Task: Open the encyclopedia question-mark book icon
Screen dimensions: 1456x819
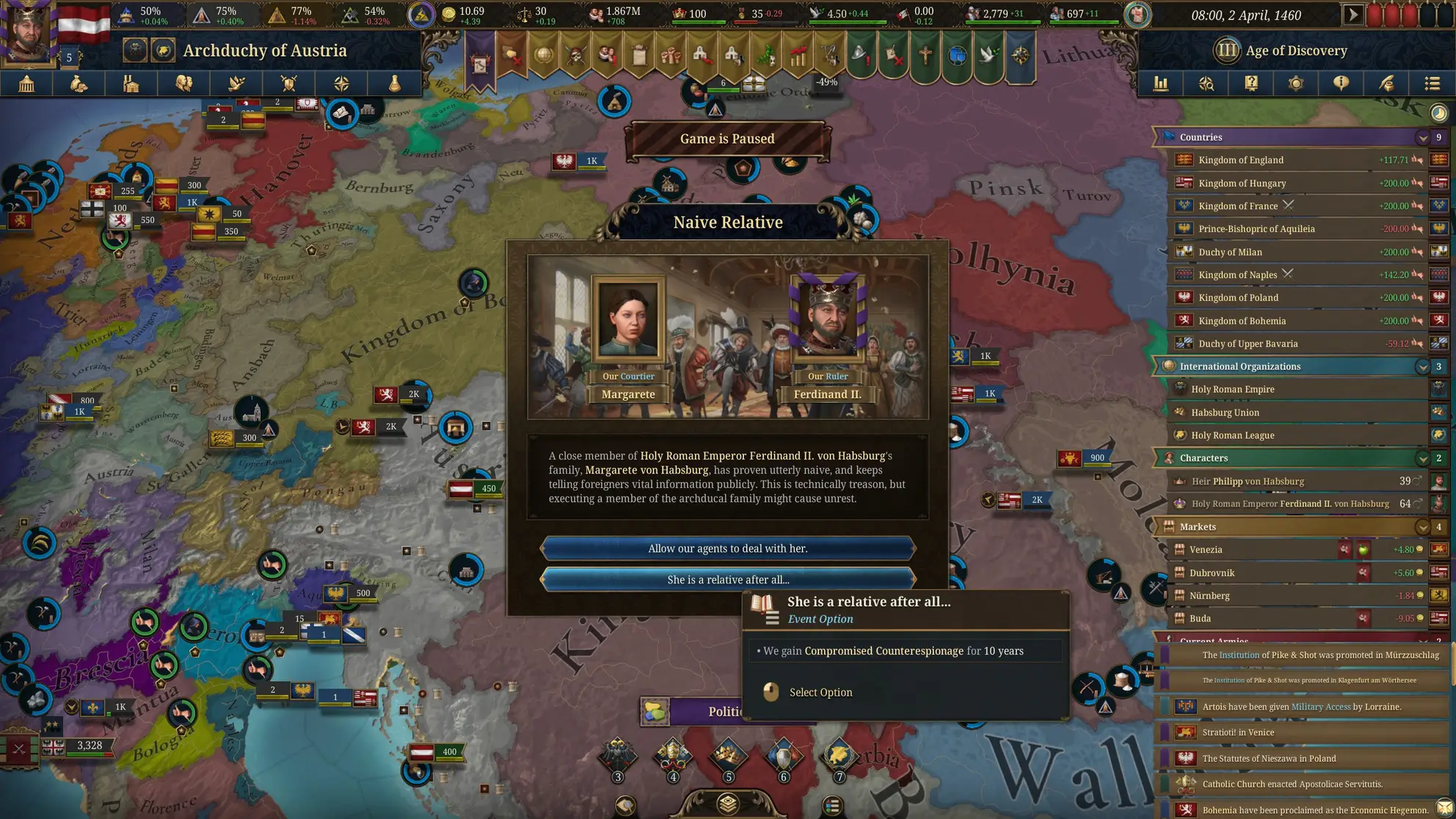Action: point(1251,84)
